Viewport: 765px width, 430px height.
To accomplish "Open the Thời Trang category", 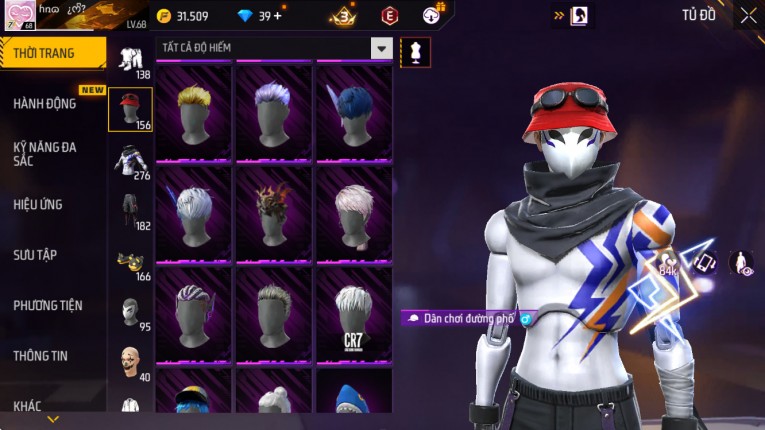I will [52, 53].
